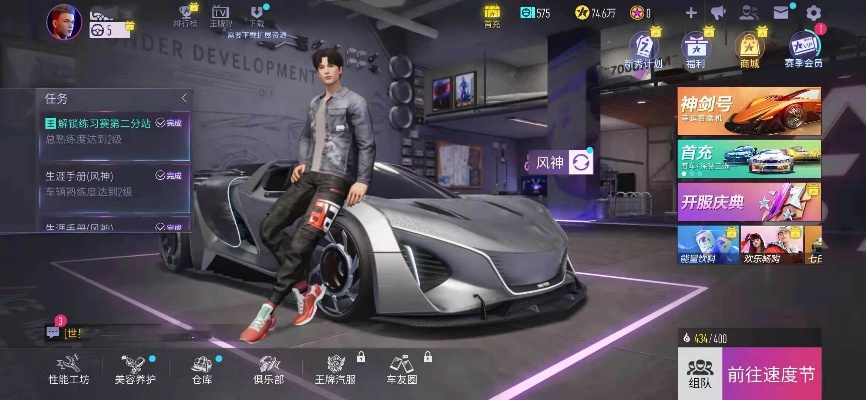Open the 福利 welfare menu
Image resolution: width=866 pixels, height=400 pixels.
693,47
